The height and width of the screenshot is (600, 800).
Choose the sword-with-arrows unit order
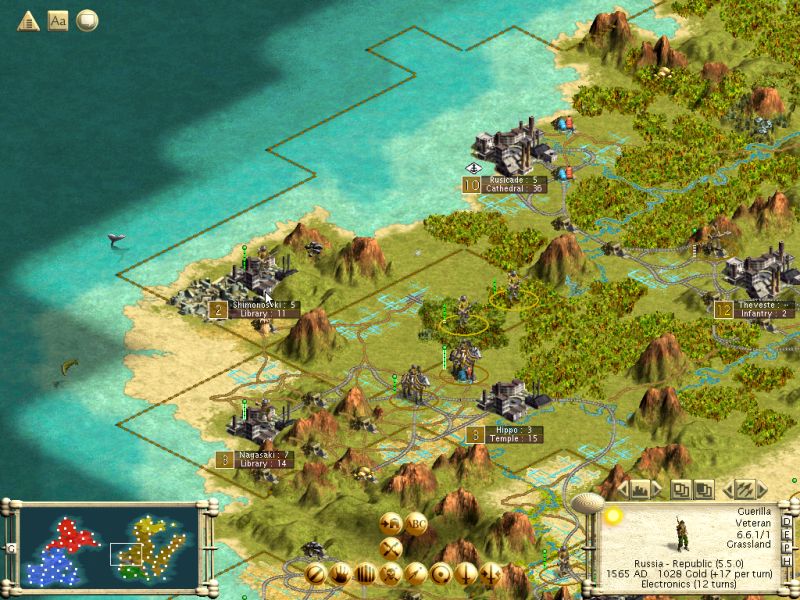491,573
